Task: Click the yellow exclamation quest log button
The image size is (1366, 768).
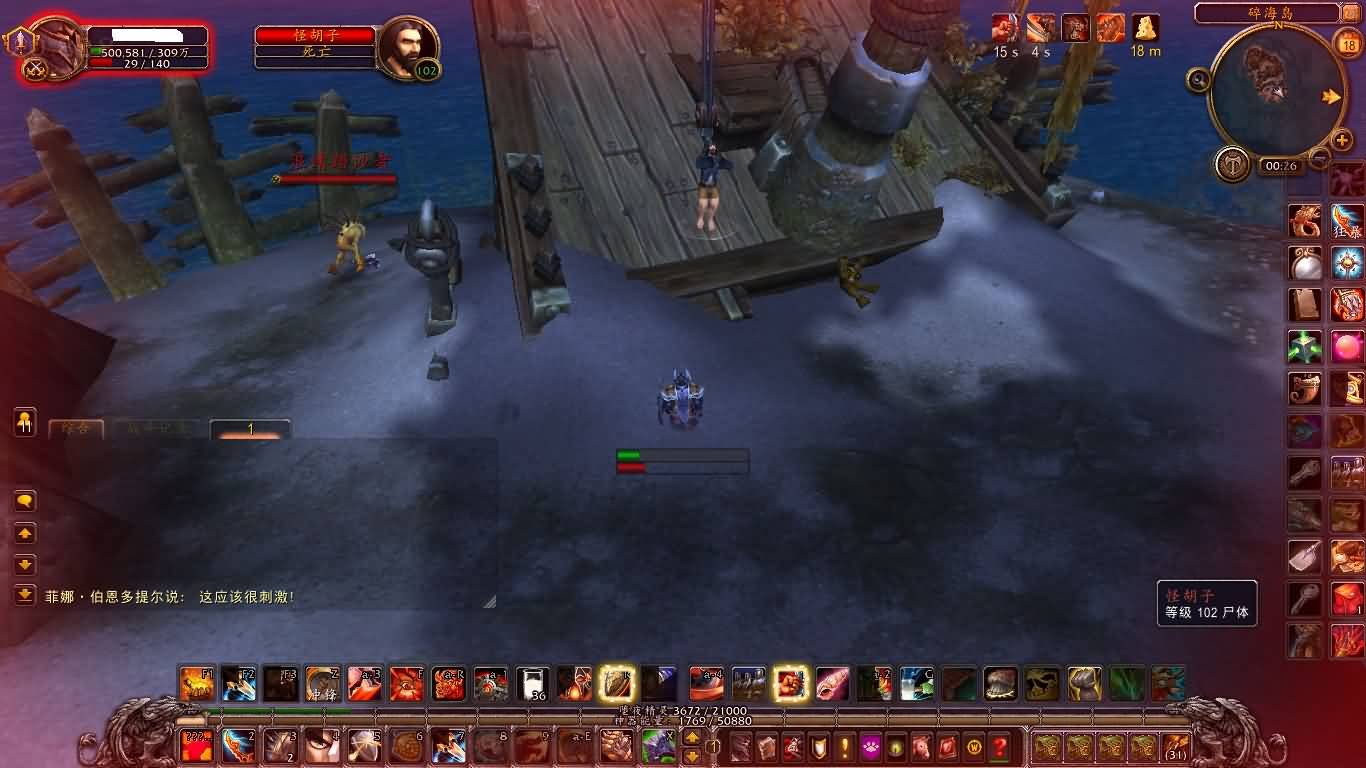Action: [845, 747]
